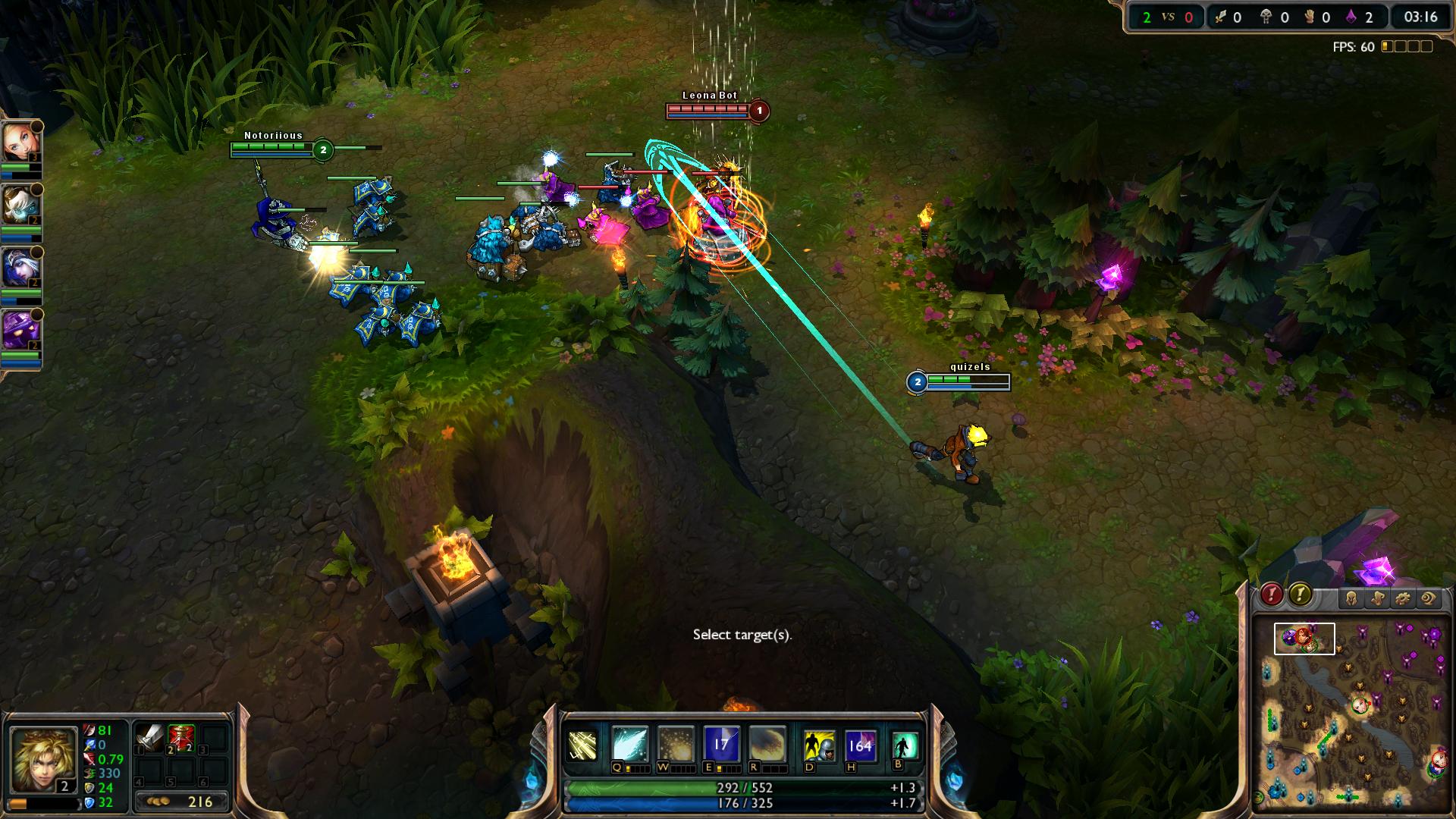Click the H summoner spell showing 164
Viewport: 1456px width, 819px height.
(x=860, y=745)
